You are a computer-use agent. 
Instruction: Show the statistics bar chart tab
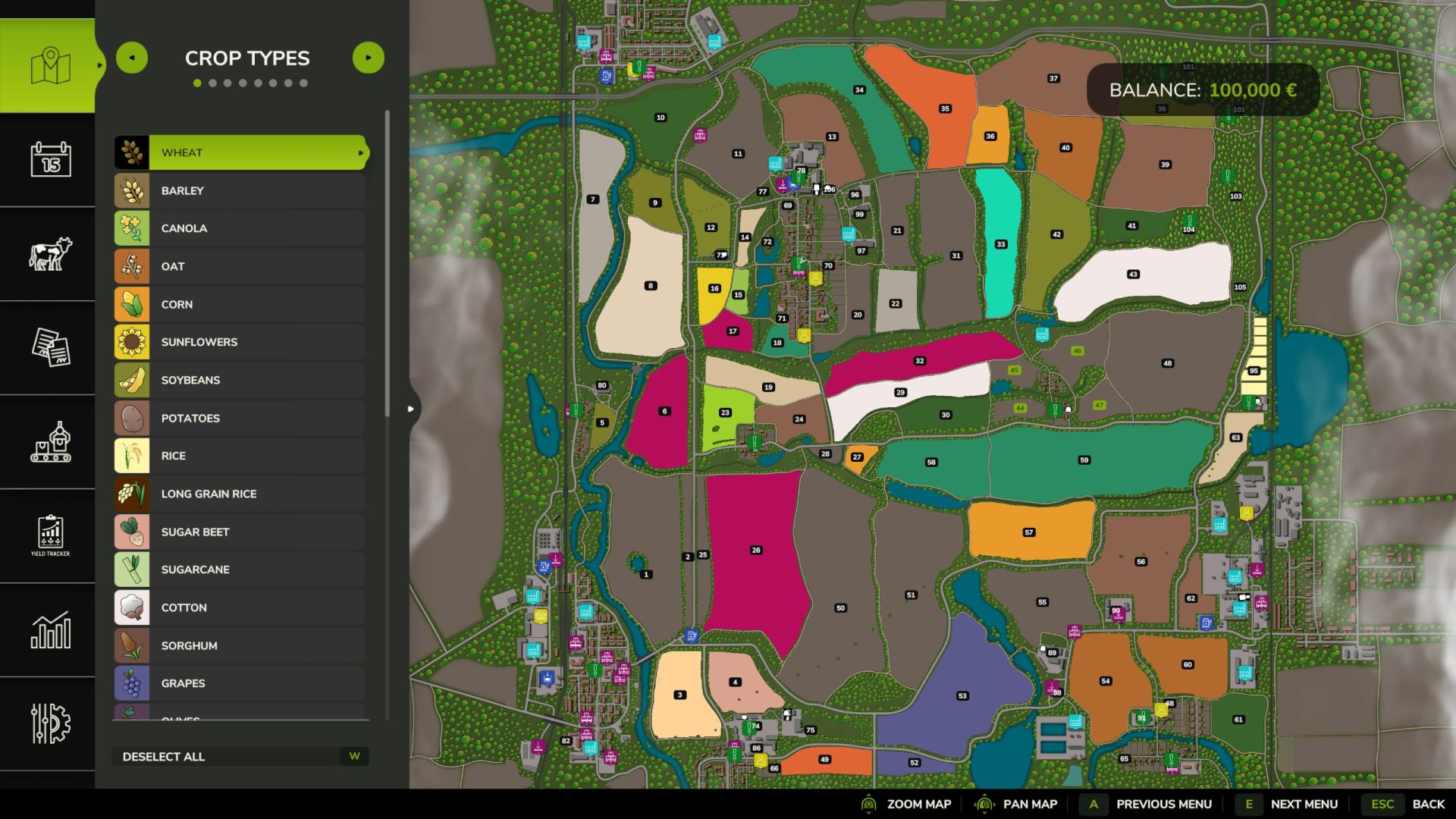tap(50, 629)
